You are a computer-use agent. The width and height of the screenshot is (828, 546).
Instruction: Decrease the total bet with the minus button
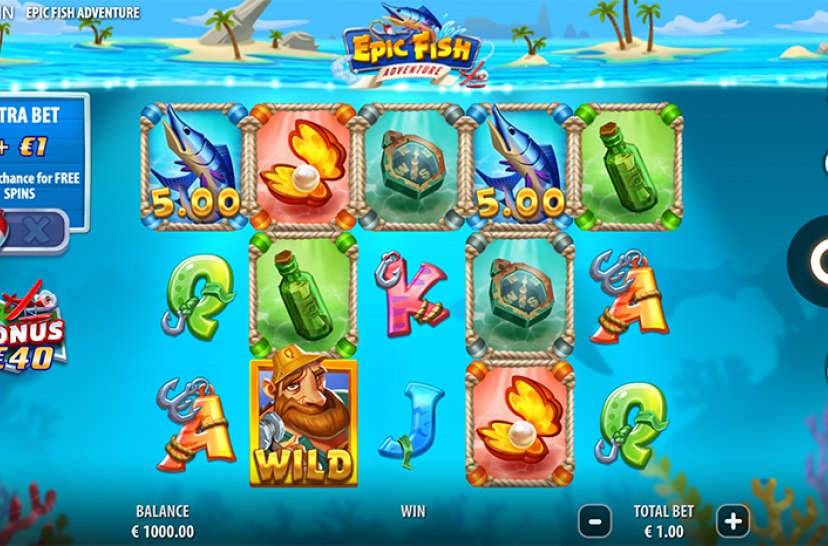coord(595,520)
